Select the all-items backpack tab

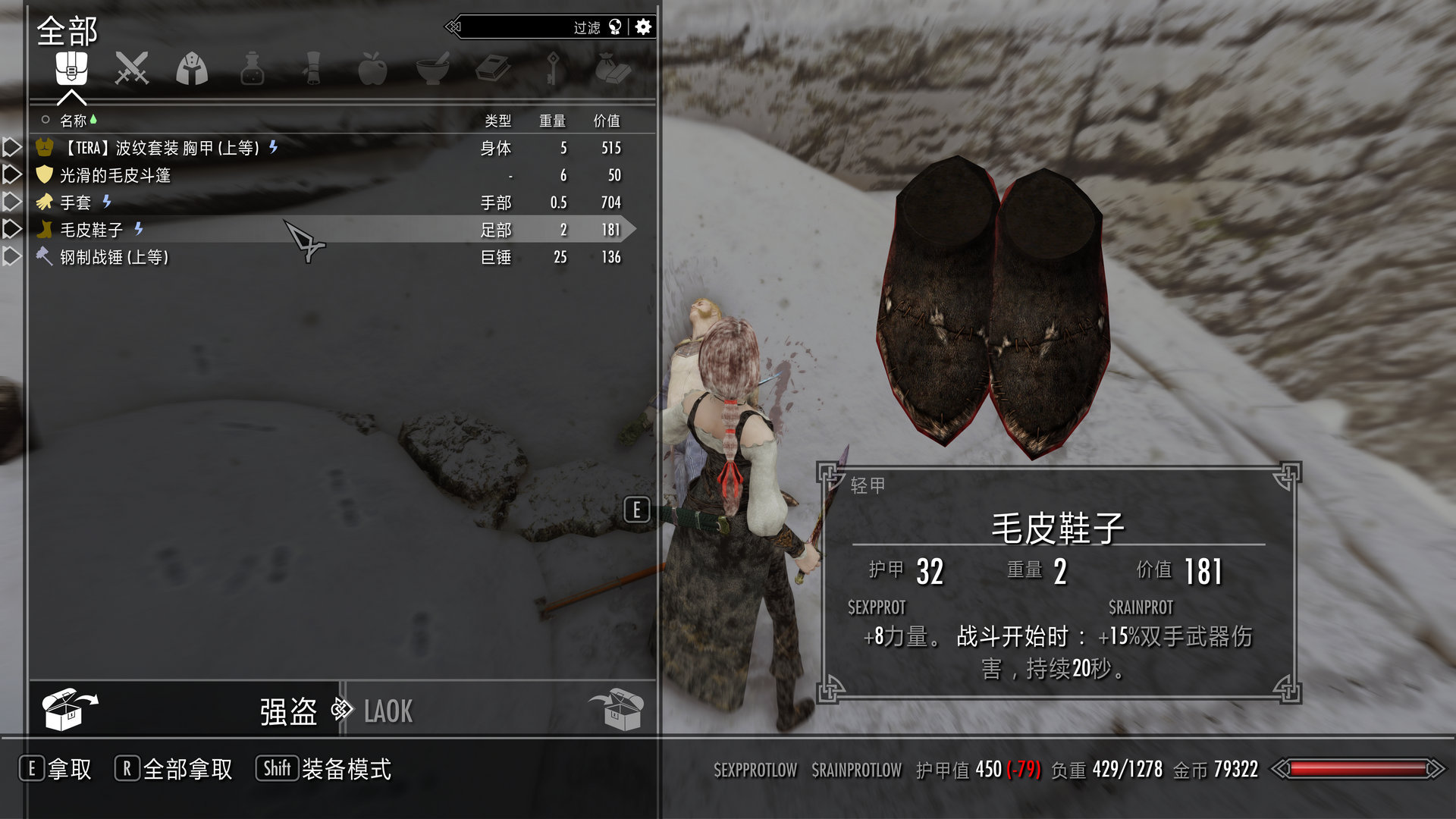(71, 69)
